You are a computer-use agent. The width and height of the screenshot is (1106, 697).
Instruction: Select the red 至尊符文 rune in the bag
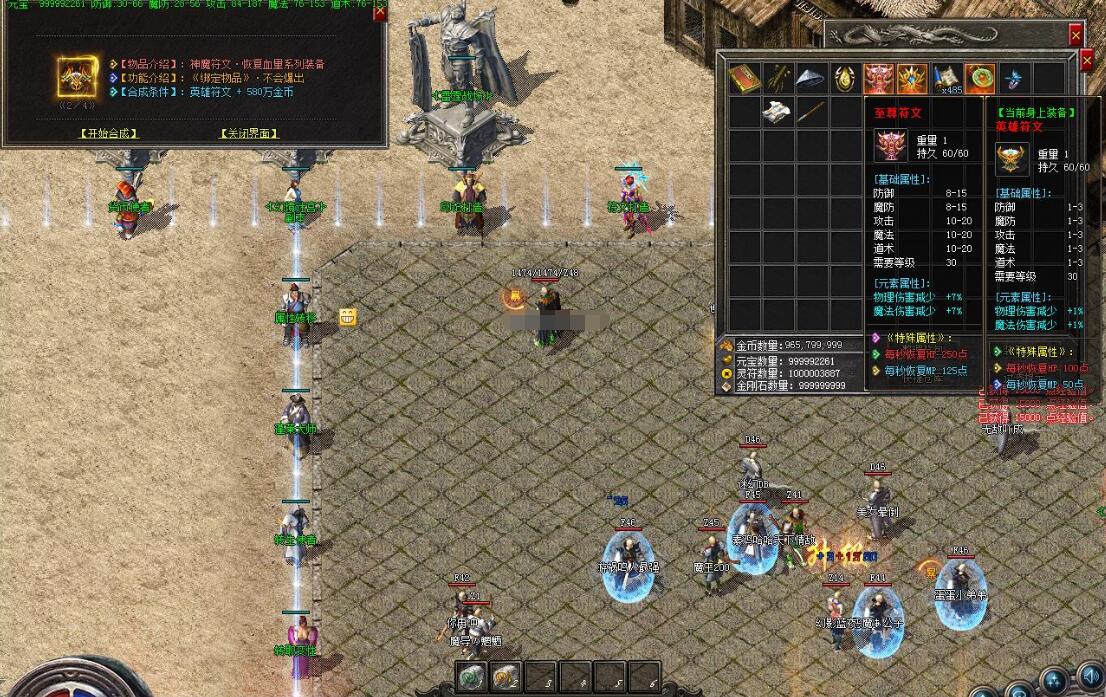tap(879, 78)
